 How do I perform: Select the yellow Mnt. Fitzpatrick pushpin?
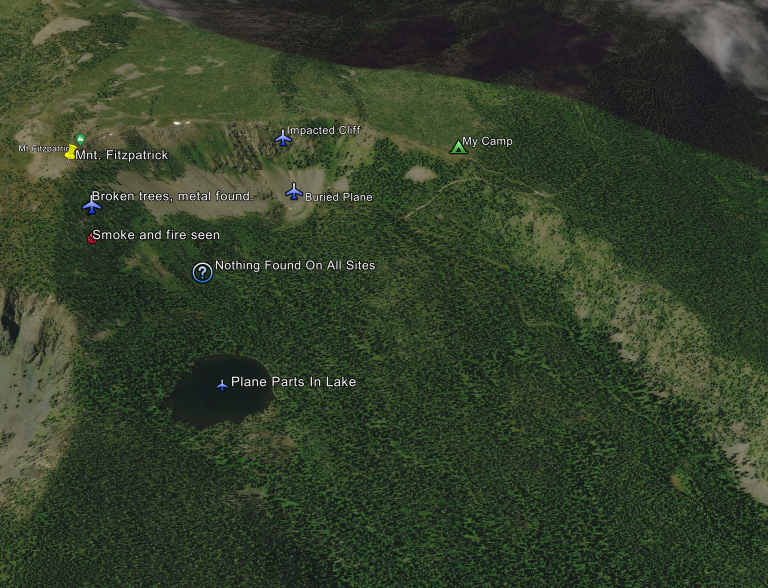coord(71,153)
